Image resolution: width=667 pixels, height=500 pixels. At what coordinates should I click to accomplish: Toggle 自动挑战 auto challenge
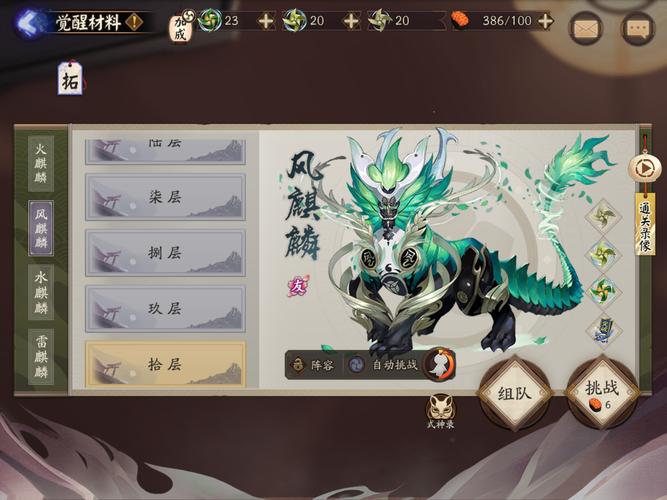click(x=383, y=365)
